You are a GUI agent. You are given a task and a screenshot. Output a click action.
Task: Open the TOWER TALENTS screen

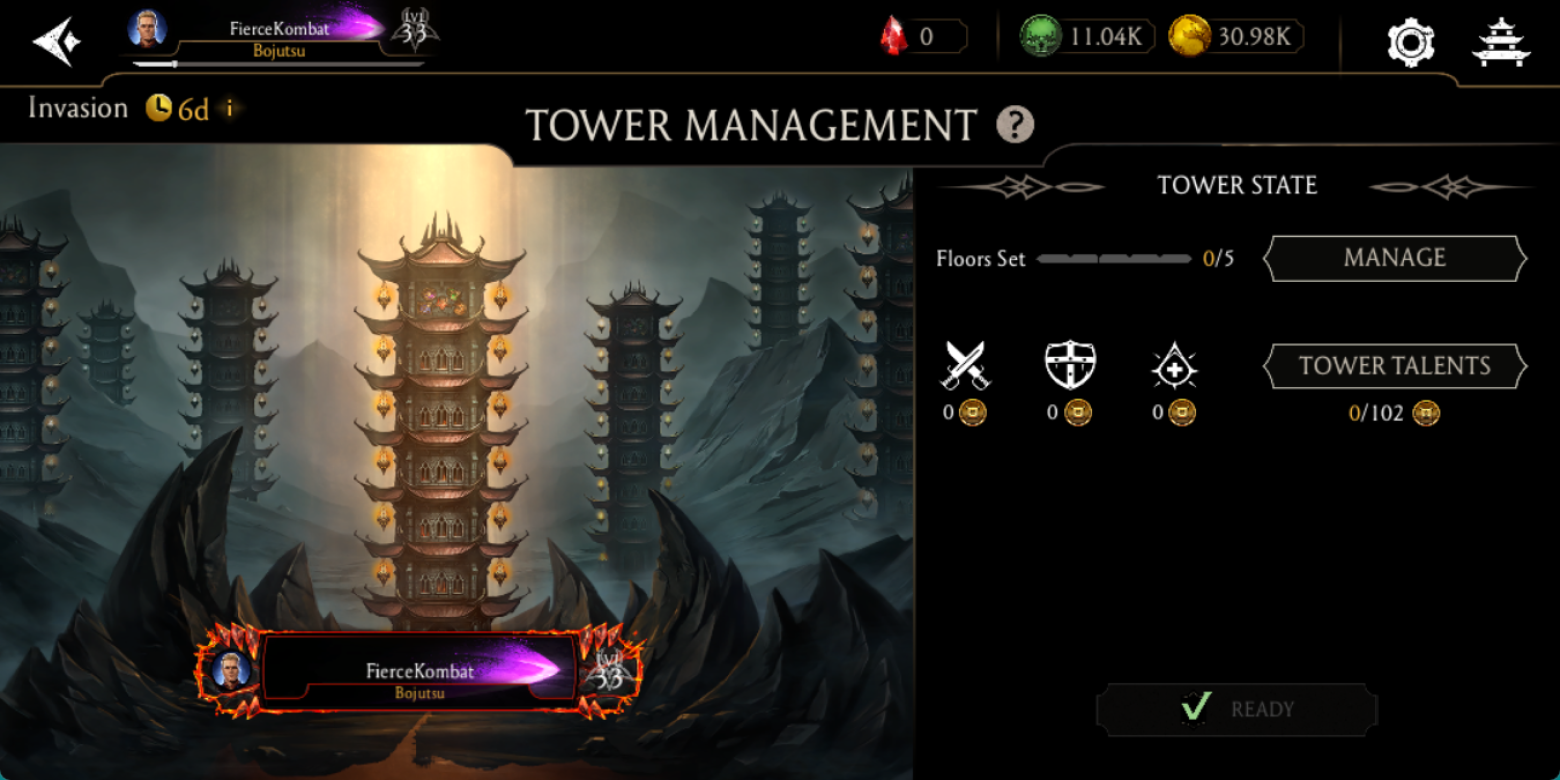[1394, 366]
